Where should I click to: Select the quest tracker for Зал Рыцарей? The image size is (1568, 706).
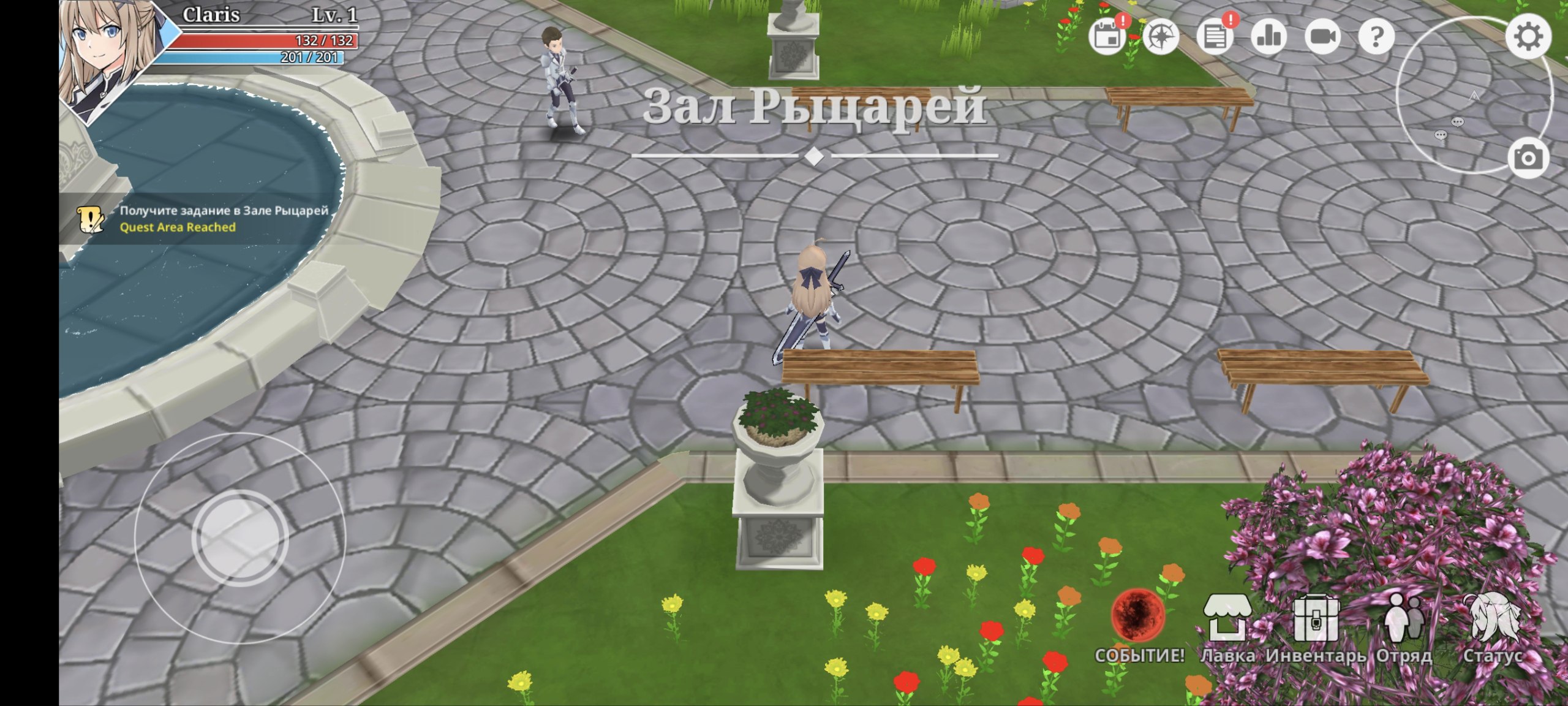click(202, 219)
